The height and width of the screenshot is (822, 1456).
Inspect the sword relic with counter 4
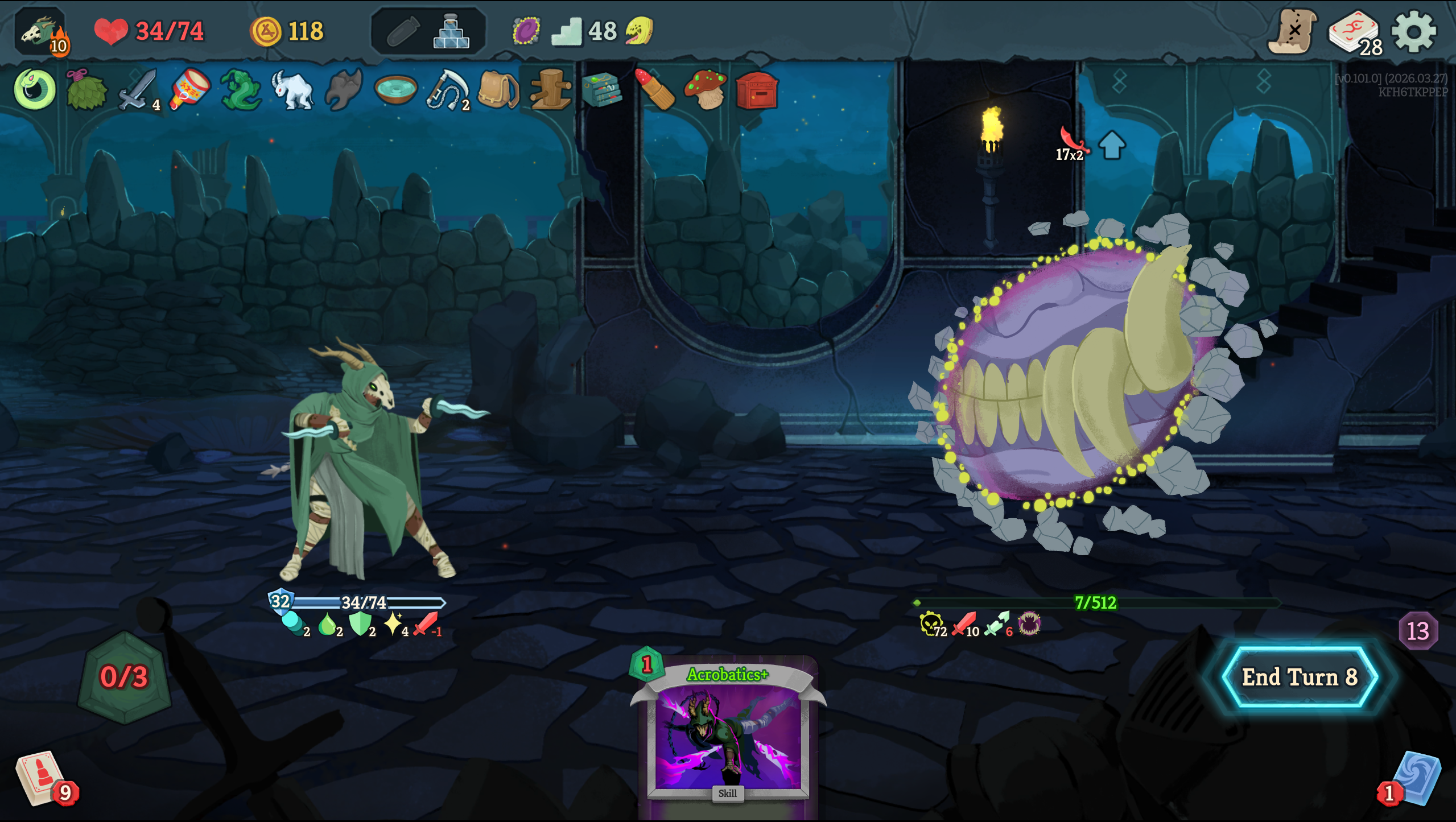tap(137, 89)
